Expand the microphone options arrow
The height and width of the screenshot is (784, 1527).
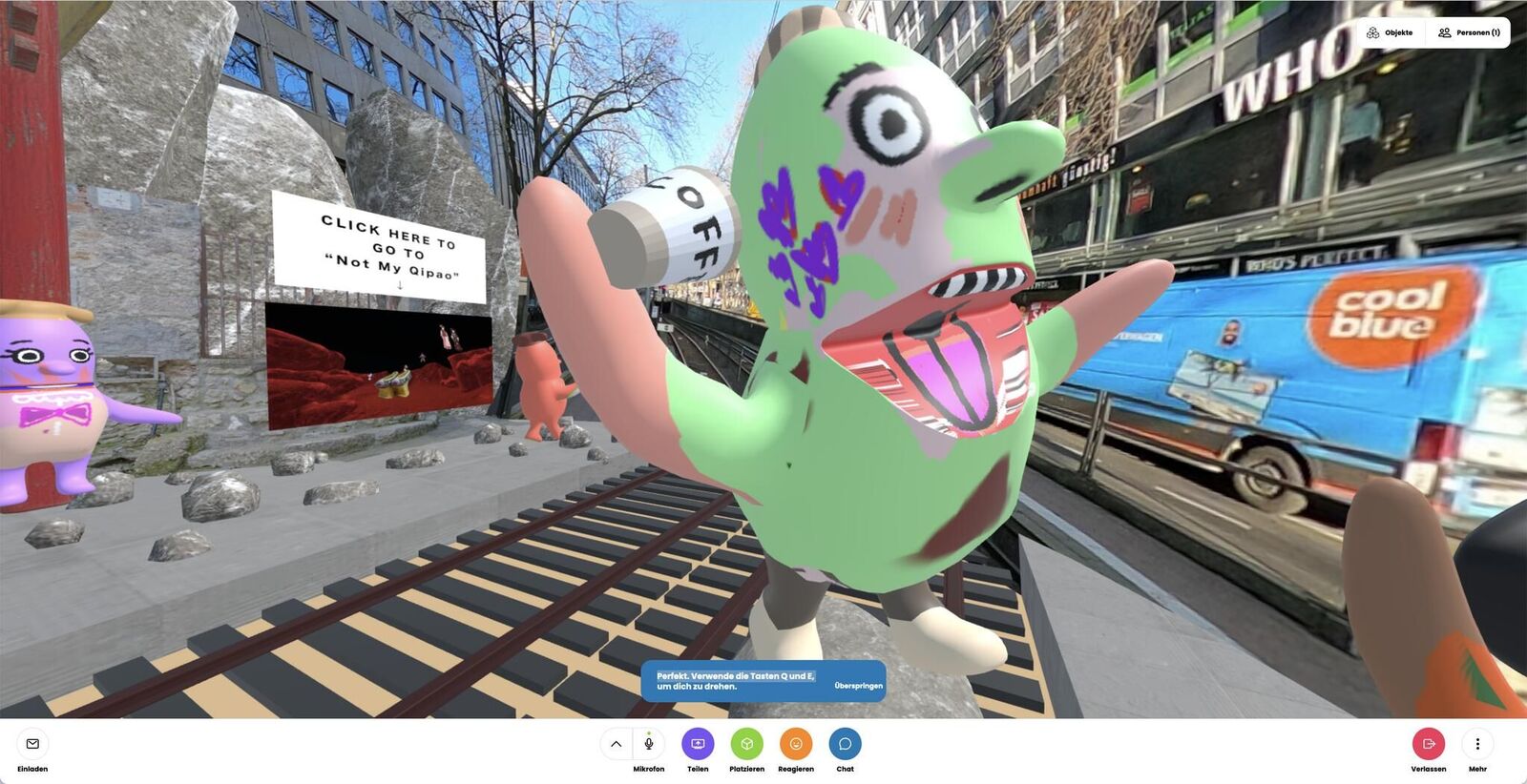[x=617, y=744]
